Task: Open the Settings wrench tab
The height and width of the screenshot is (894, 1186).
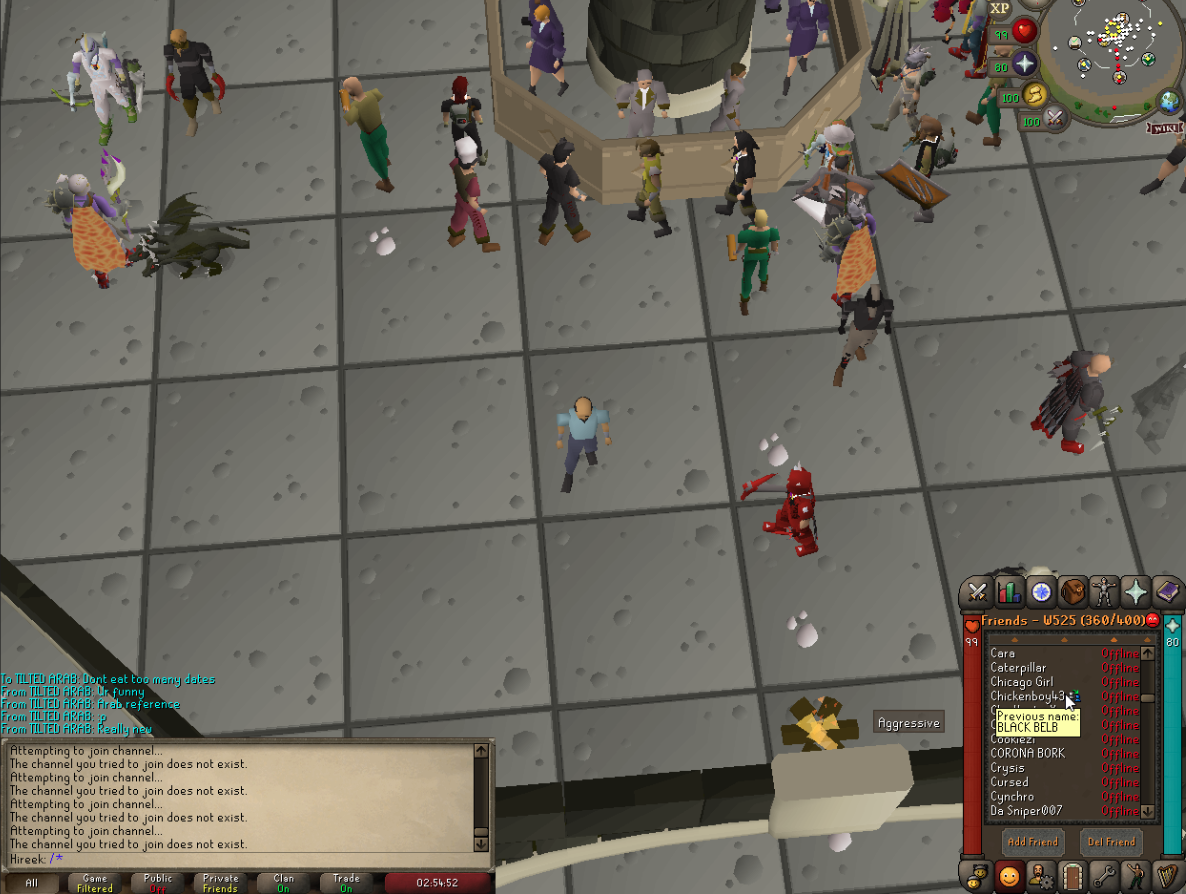Action: point(1104,877)
